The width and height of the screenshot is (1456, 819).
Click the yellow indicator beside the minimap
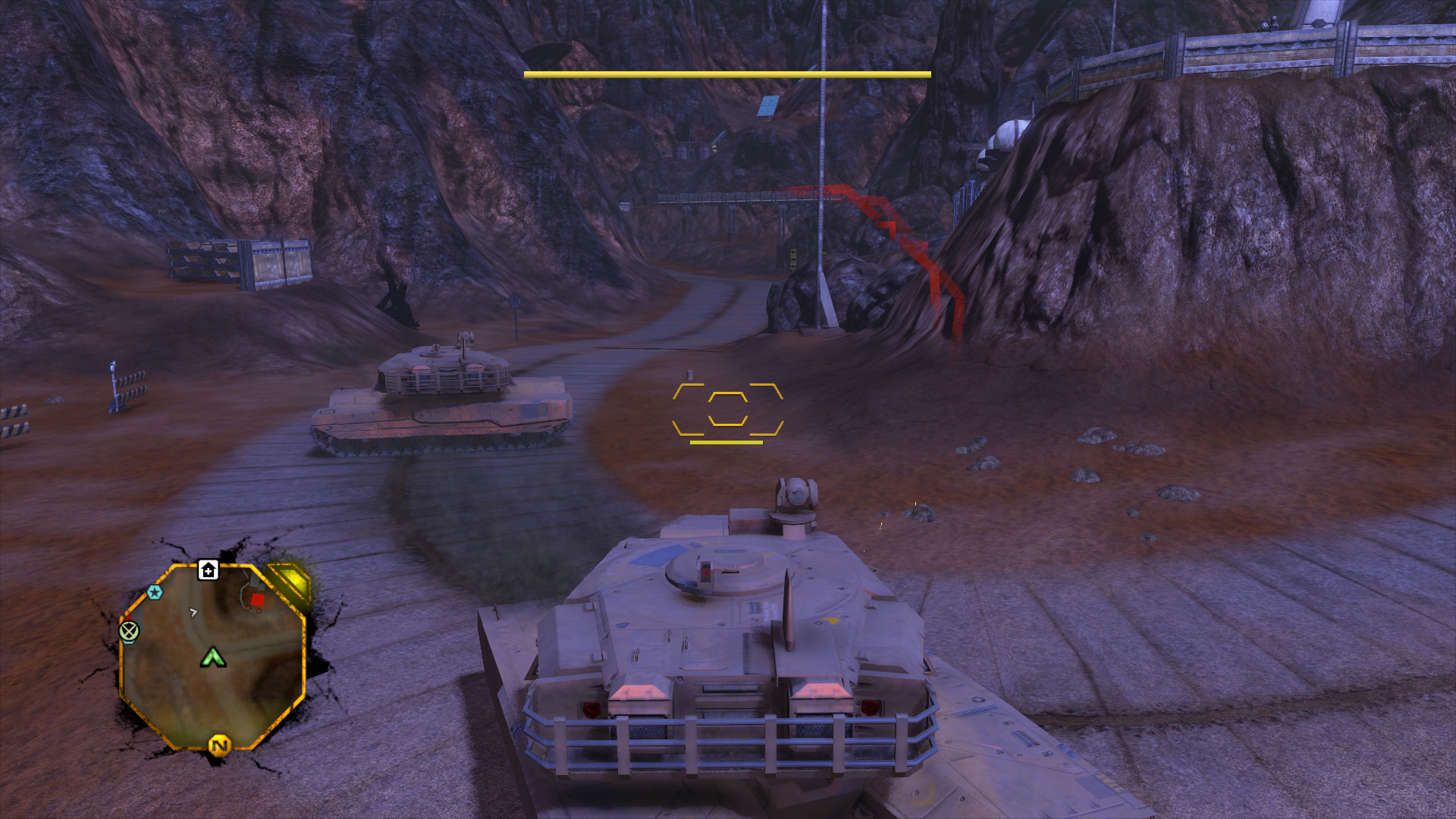tap(292, 581)
